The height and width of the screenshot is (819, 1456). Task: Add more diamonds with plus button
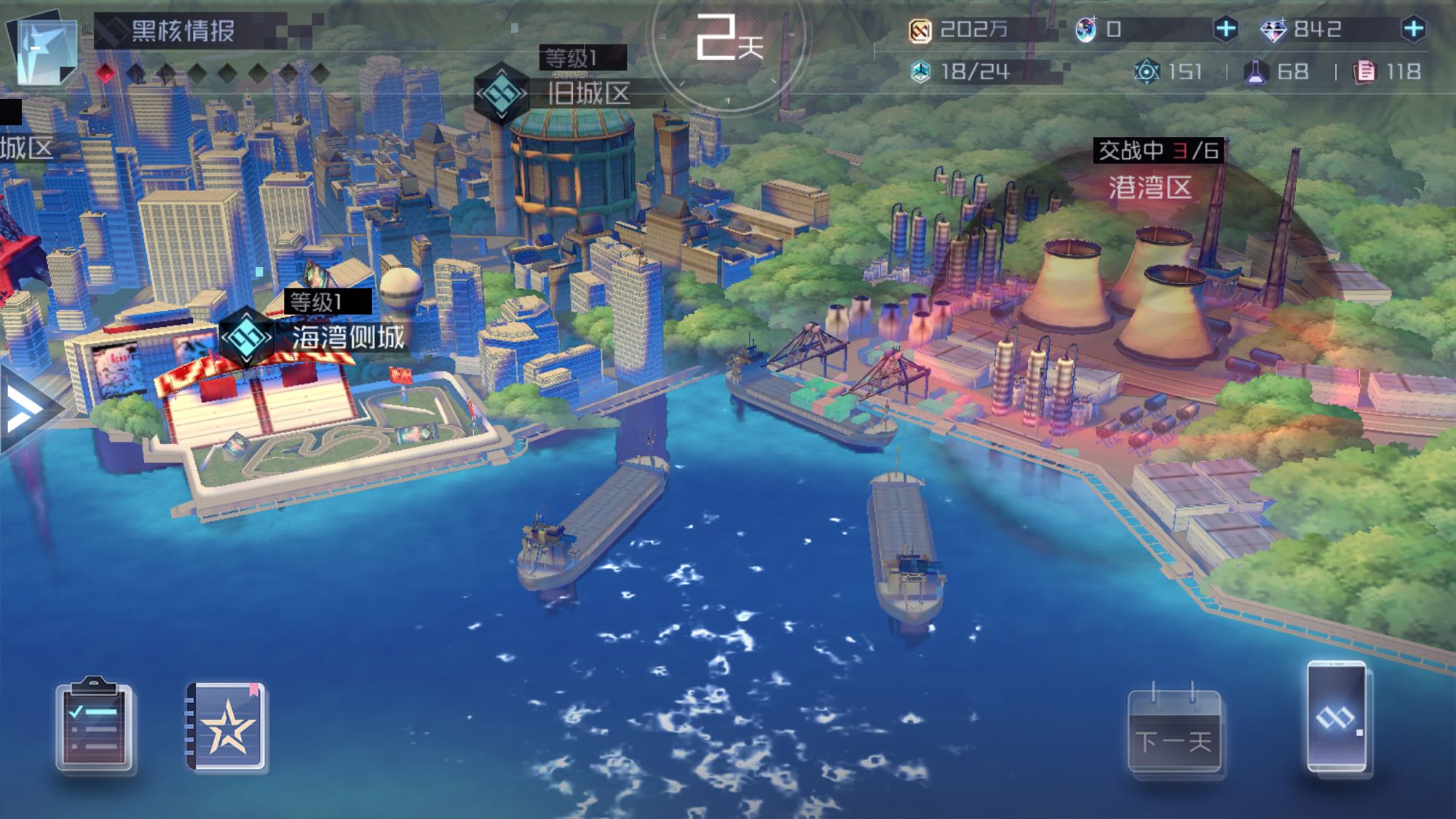(1413, 29)
